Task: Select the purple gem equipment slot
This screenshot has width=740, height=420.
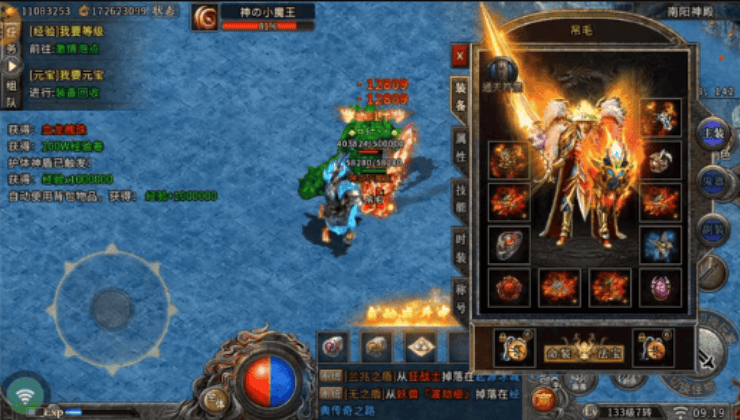Action: click(x=660, y=287)
